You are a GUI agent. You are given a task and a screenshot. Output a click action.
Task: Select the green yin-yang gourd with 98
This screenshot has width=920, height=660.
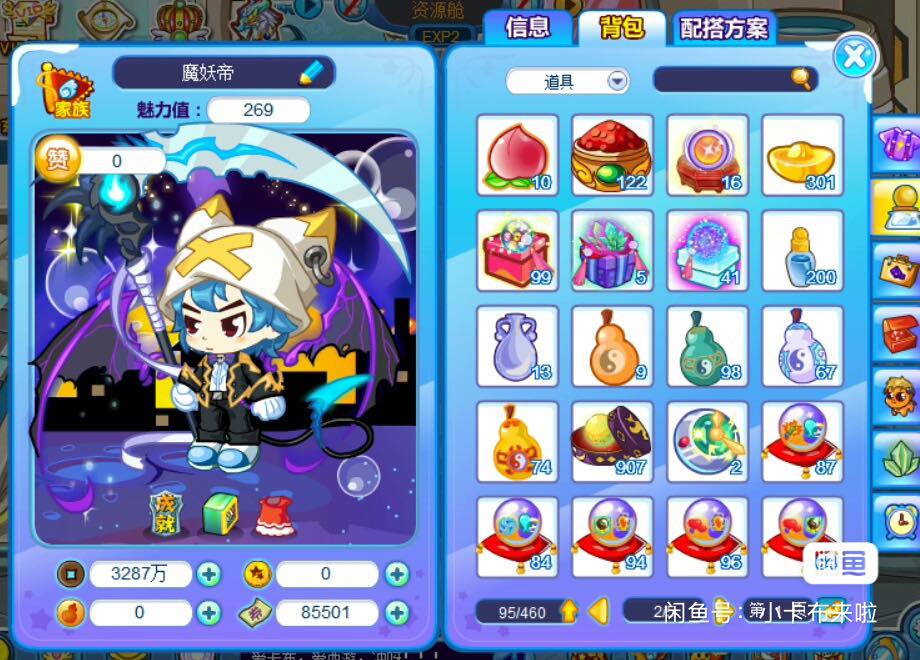pyautogui.click(x=707, y=346)
